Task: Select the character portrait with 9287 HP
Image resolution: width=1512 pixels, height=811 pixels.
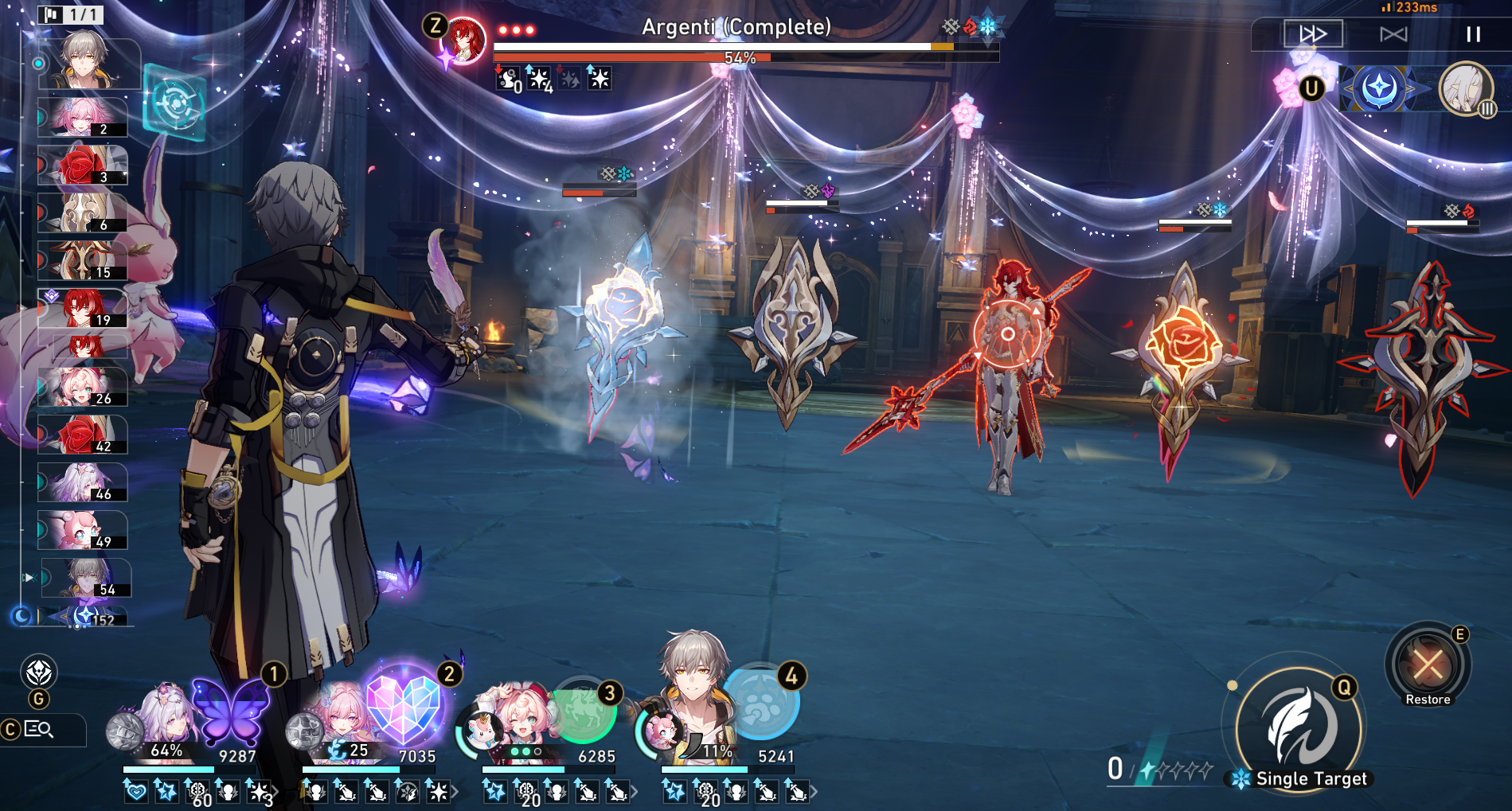Action: point(163,716)
